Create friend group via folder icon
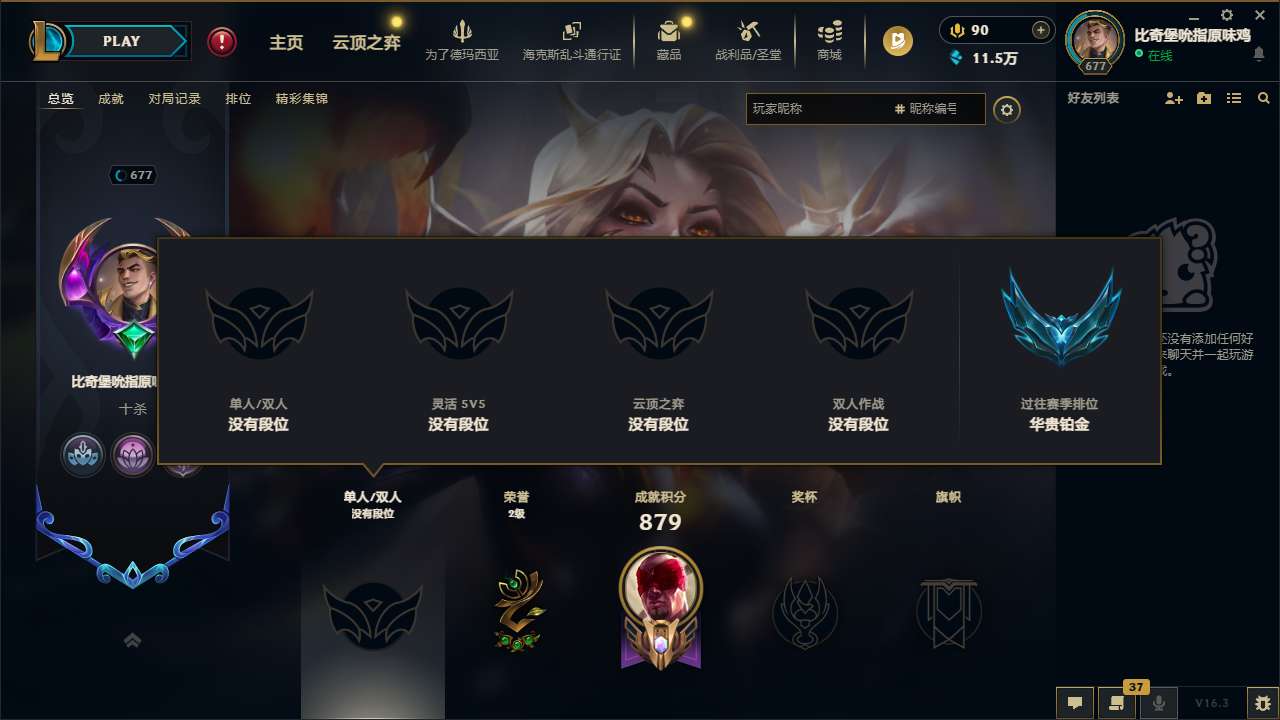1280x720 pixels. pos(1203,98)
